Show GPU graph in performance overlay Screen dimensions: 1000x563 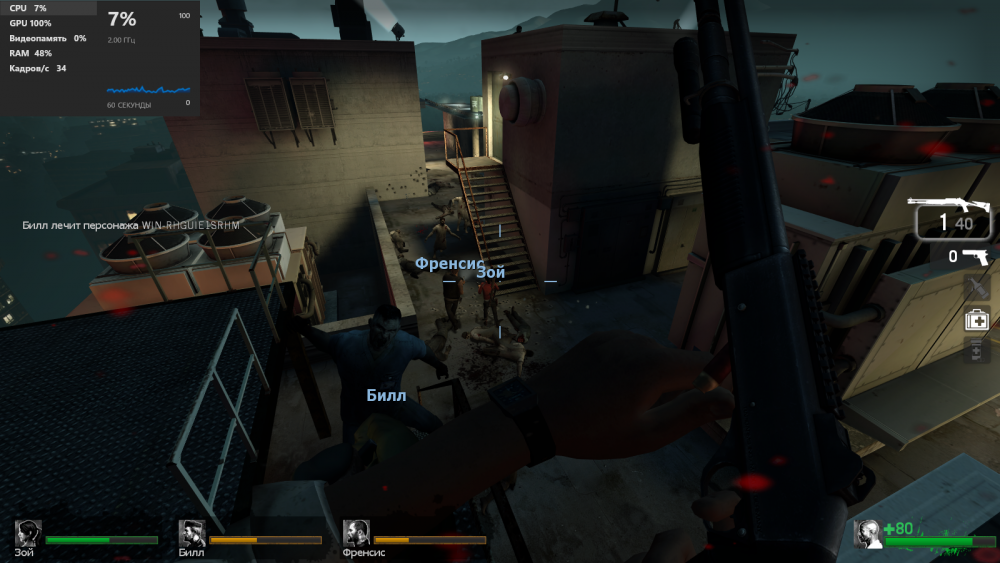click(31, 23)
